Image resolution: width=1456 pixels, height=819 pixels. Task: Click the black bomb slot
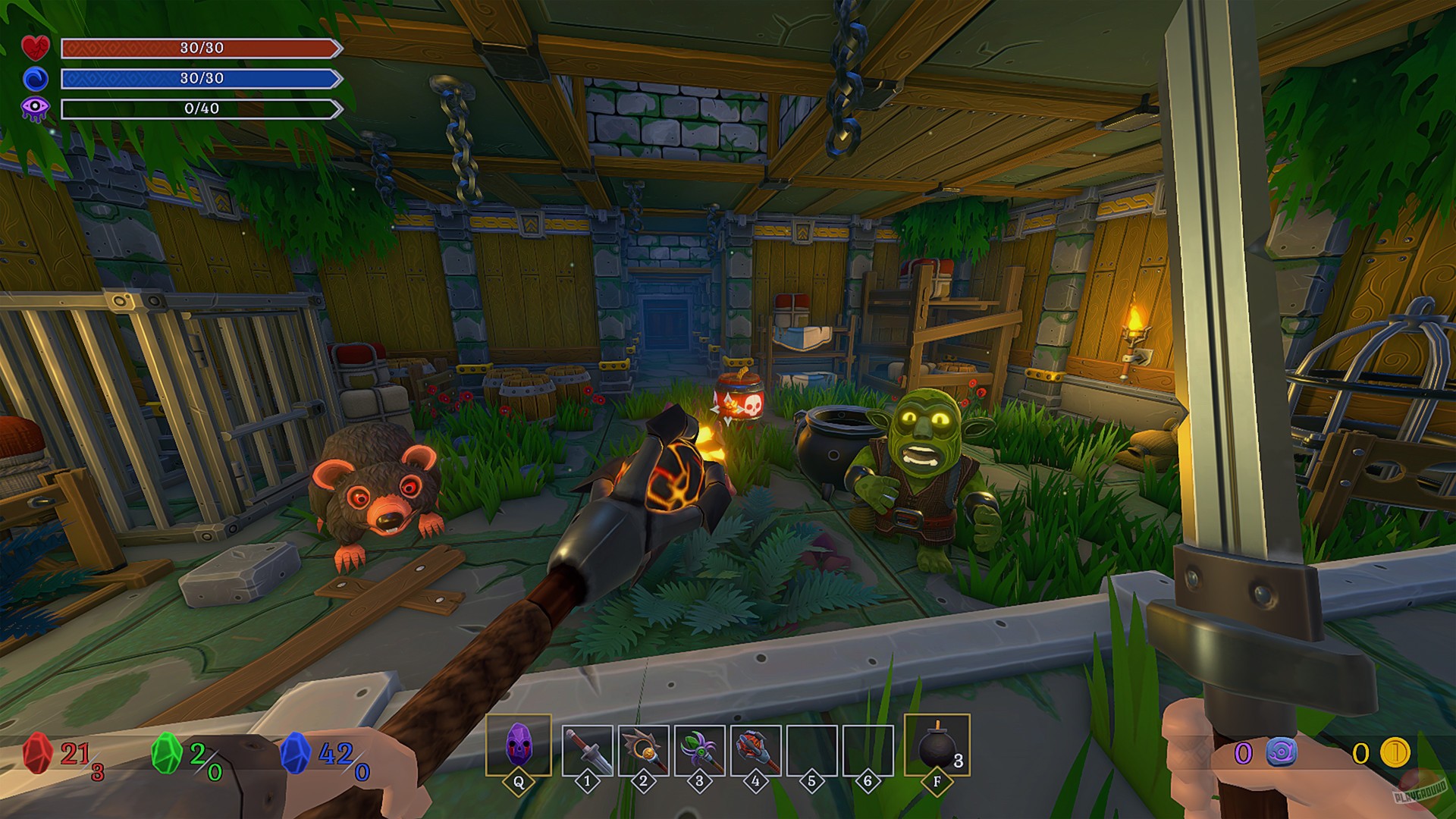point(937,747)
